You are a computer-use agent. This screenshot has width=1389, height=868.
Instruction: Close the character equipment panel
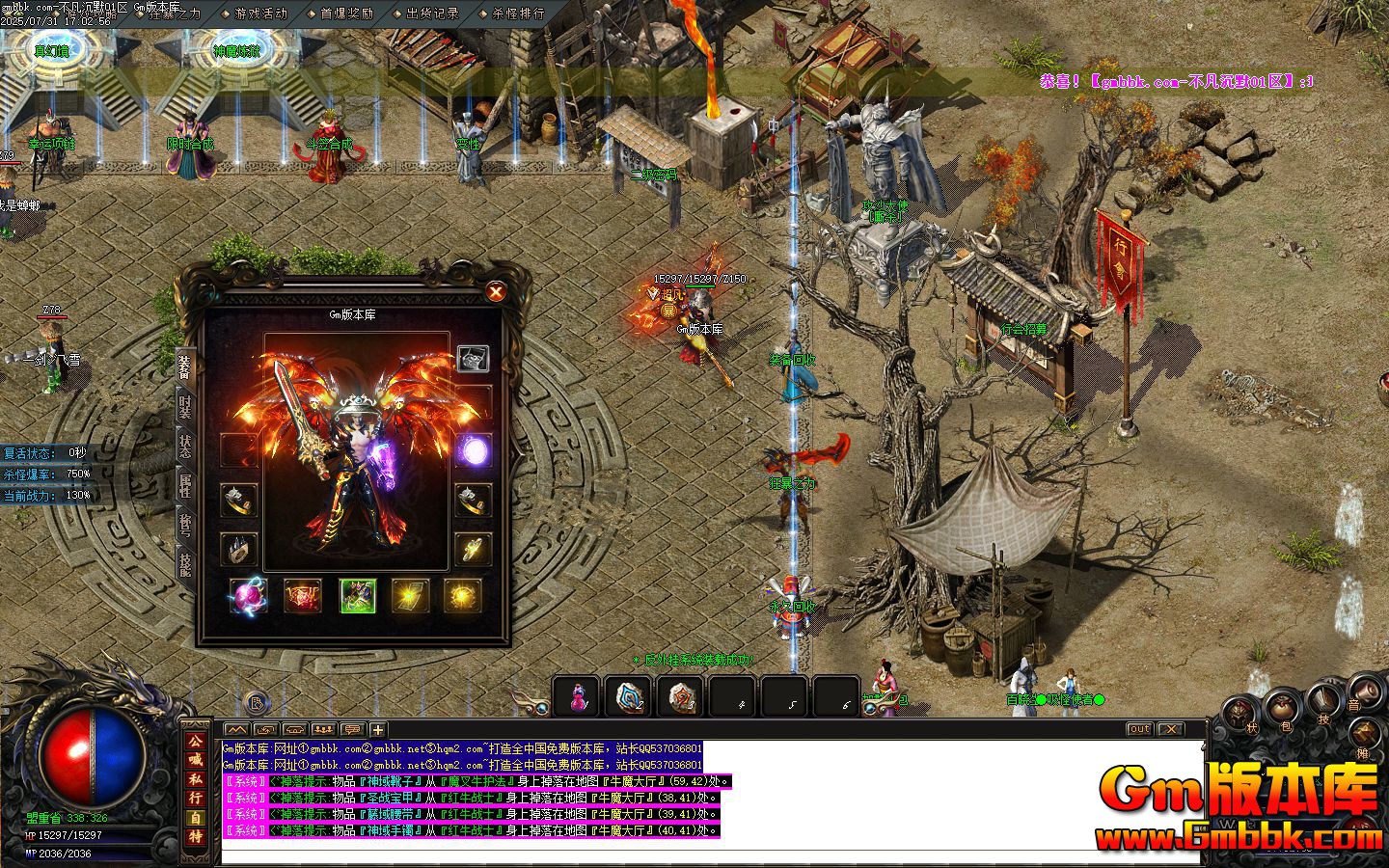pyautogui.click(x=496, y=291)
